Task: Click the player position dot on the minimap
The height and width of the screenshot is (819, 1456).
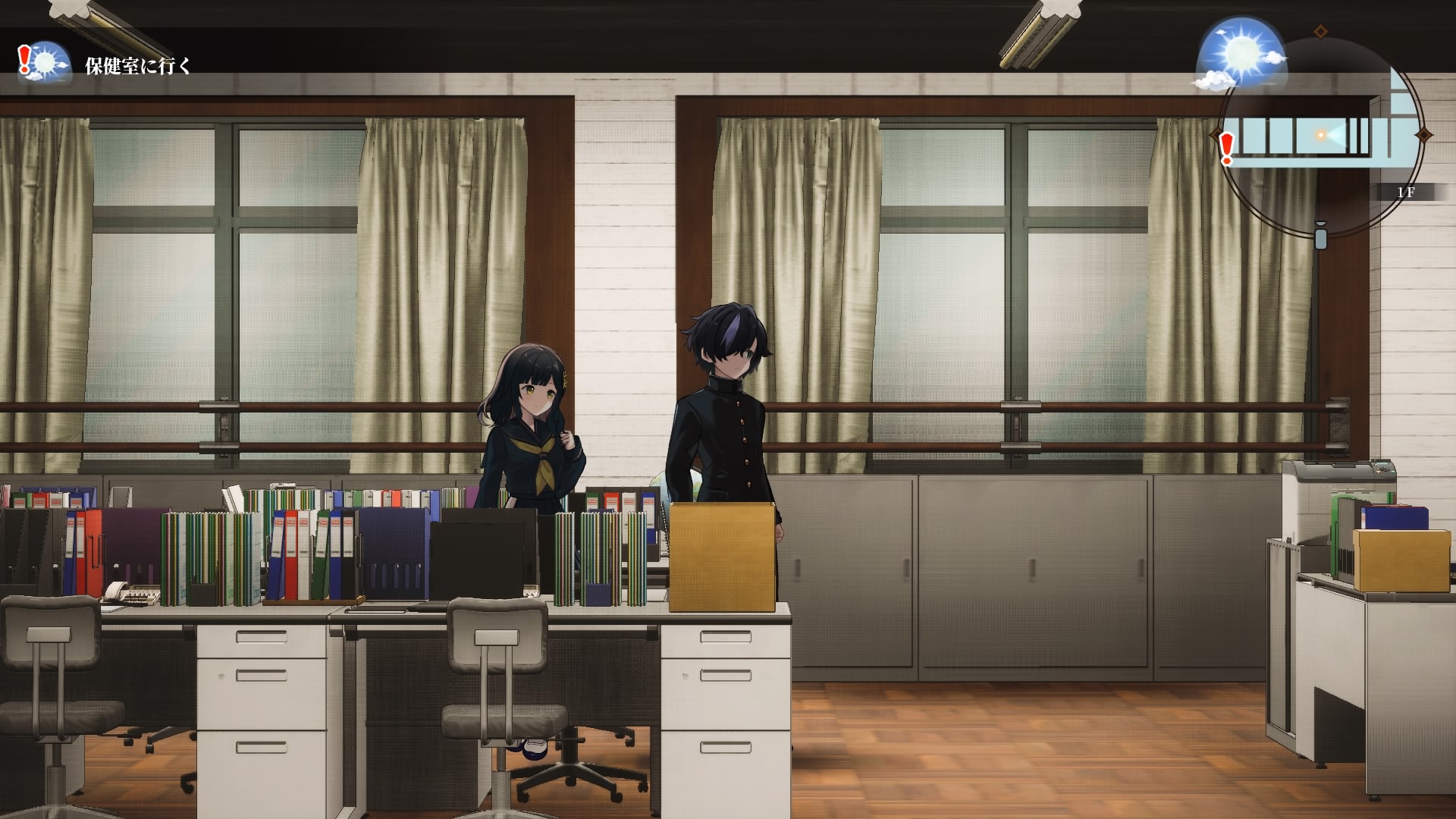Action: [1320, 134]
